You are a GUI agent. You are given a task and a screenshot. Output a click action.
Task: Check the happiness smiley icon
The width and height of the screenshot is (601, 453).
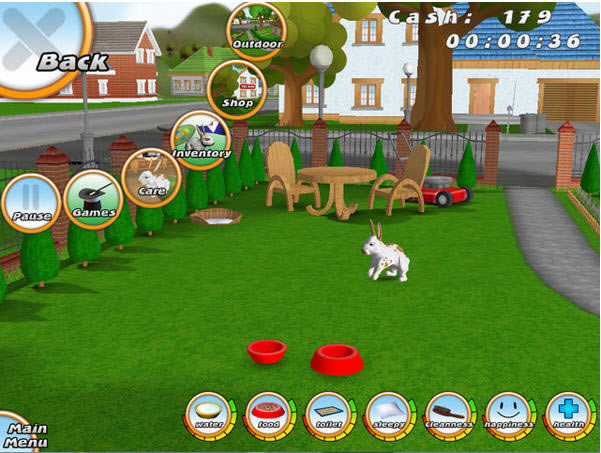[509, 414]
